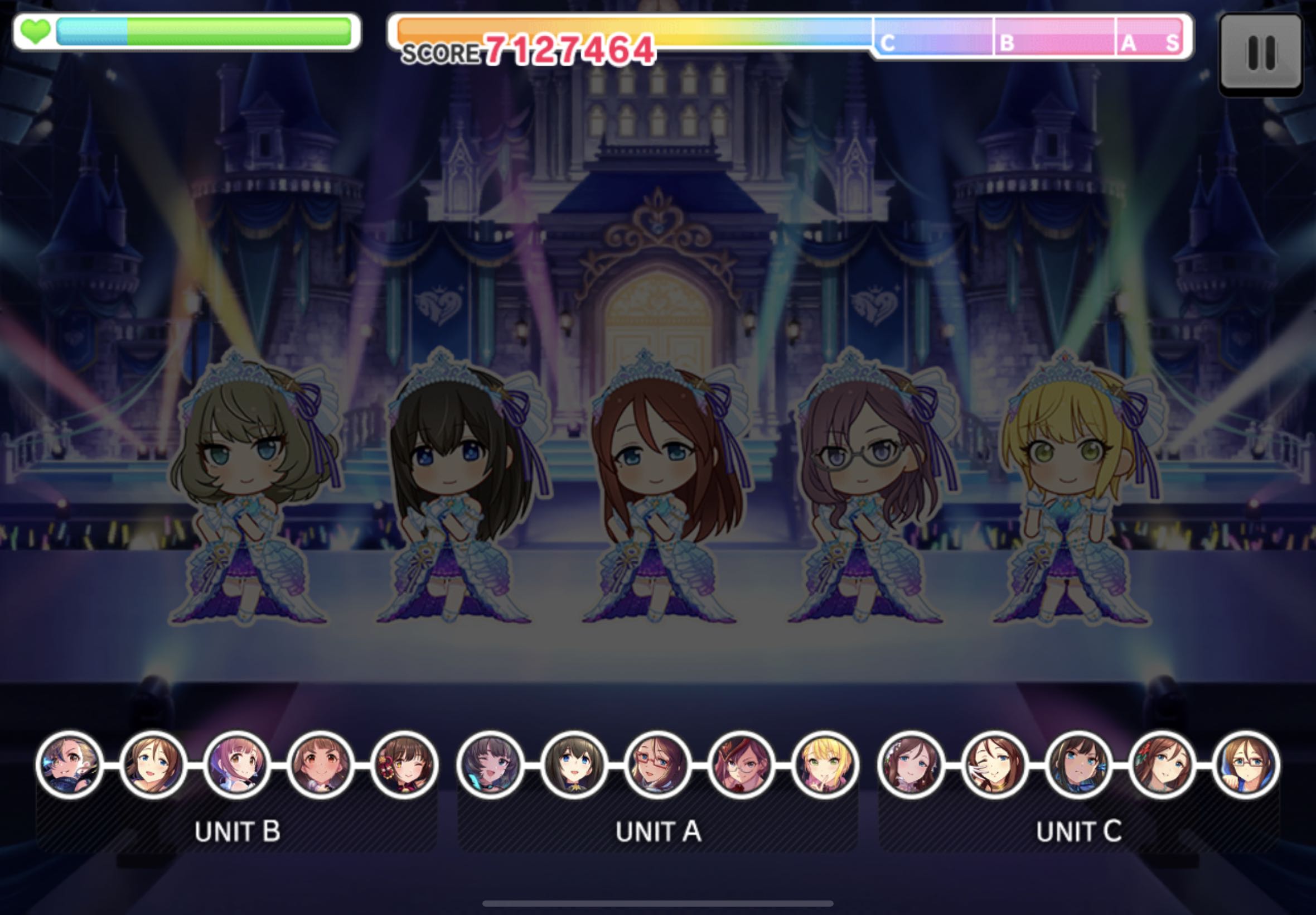The height and width of the screenshot is (915, 1316).
Task: Tap the blonde green-eyed idol portrait
Action: coord(825,765)
